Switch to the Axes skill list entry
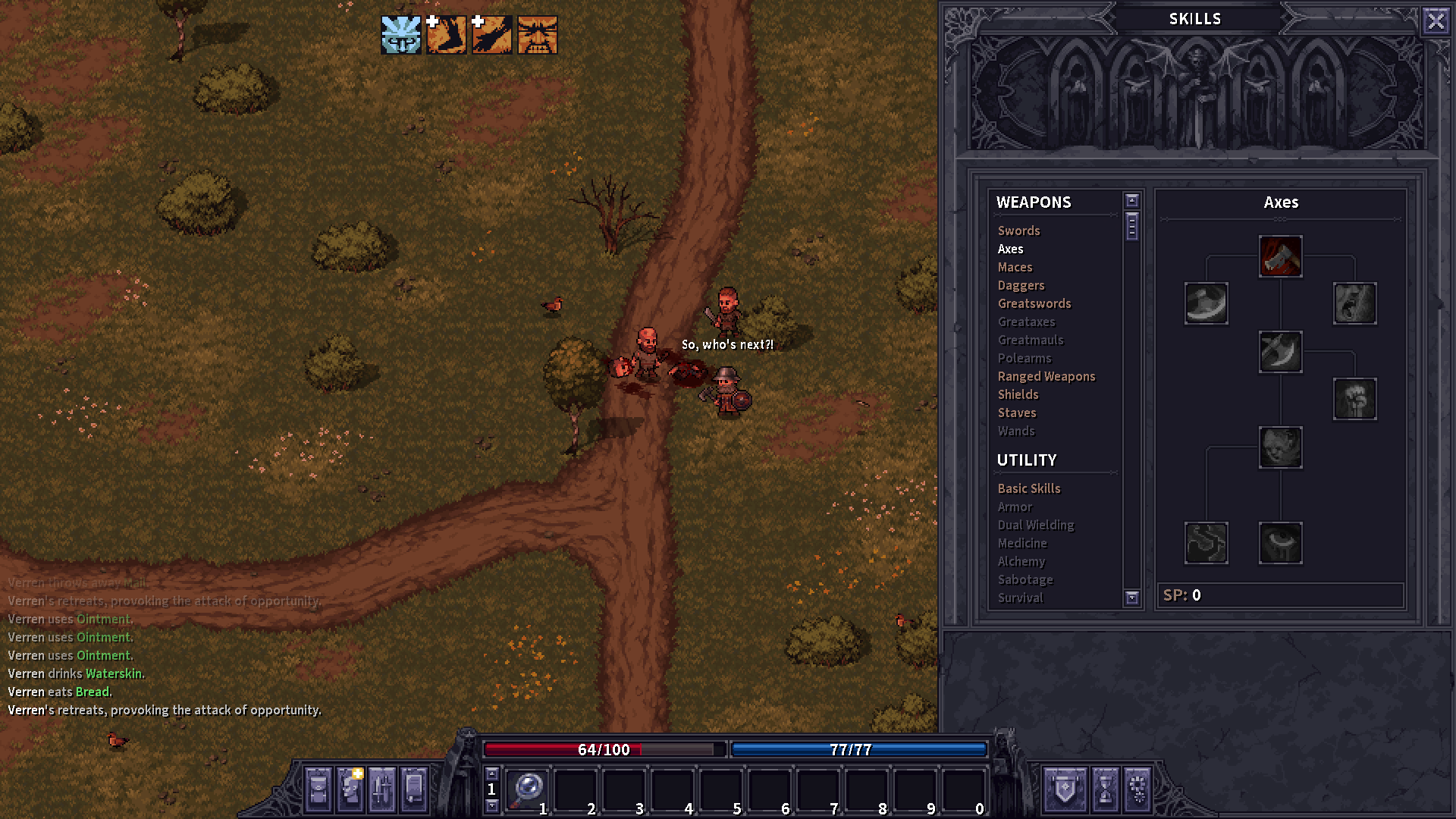1456x819 pixels. click(x=1010, y=249)
